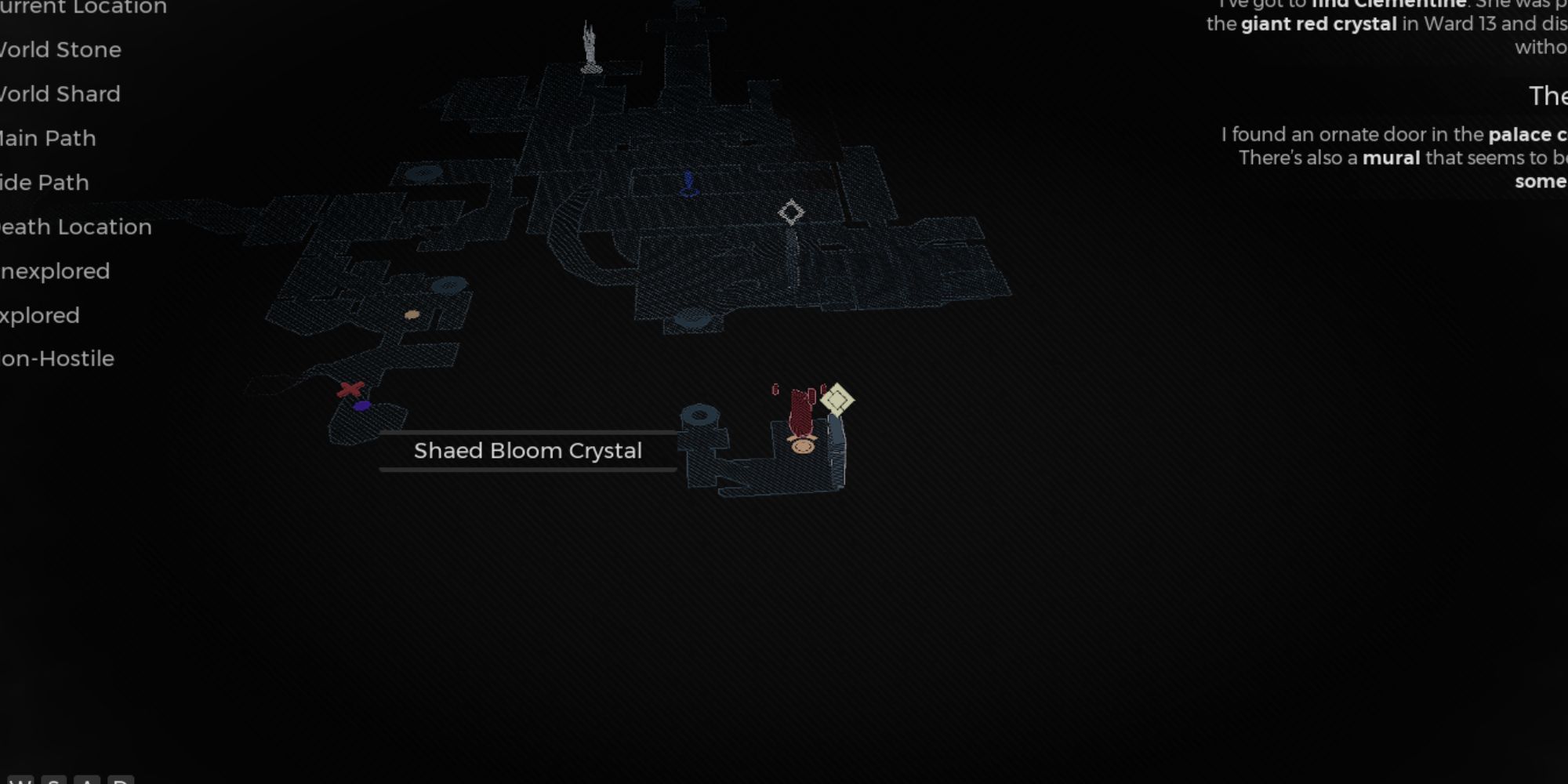The width and height of the screenshot is (1568, 784).
Task: Select the Main Path legend entry
Action: click(x=47, y=138)
